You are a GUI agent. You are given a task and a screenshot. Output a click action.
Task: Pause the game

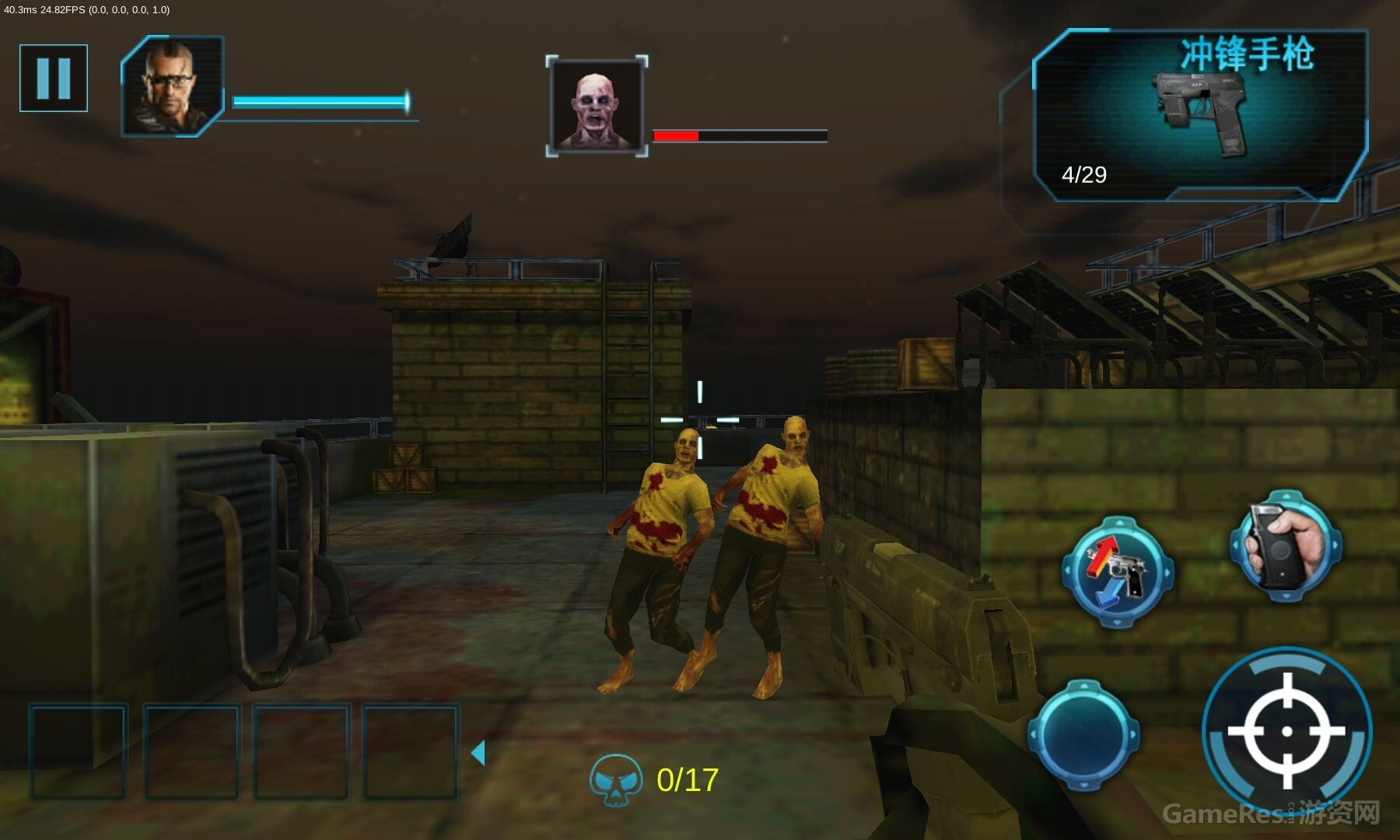click(54, 78)
